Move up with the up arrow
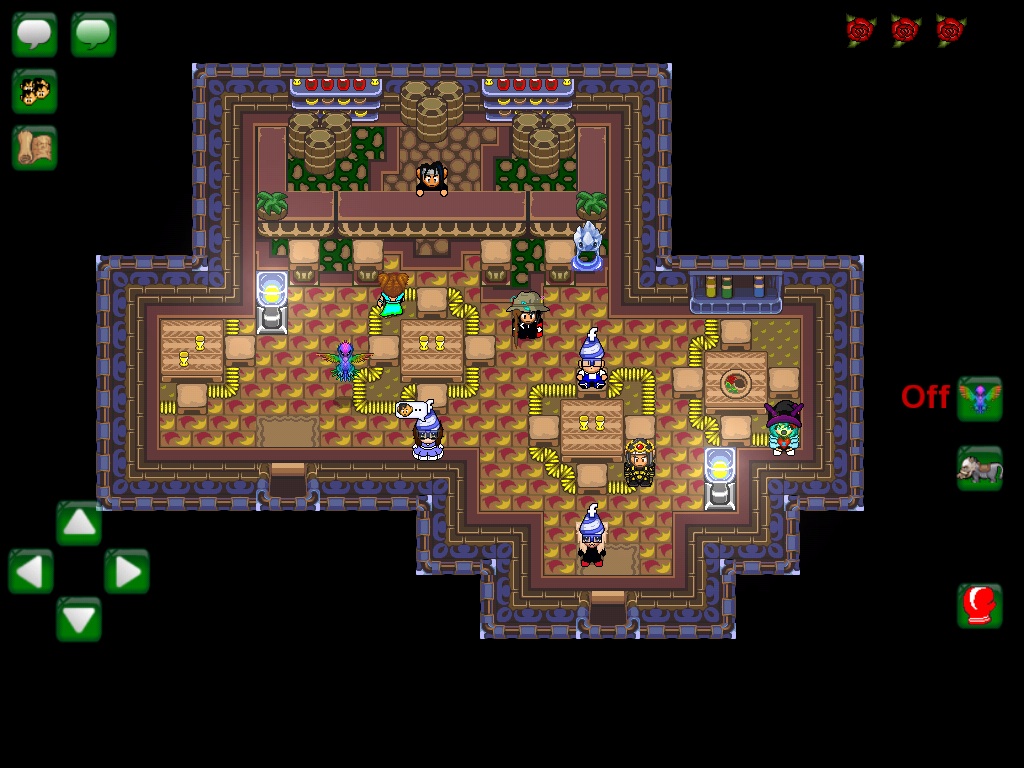1024x768 pixels. tap(79, 523)
